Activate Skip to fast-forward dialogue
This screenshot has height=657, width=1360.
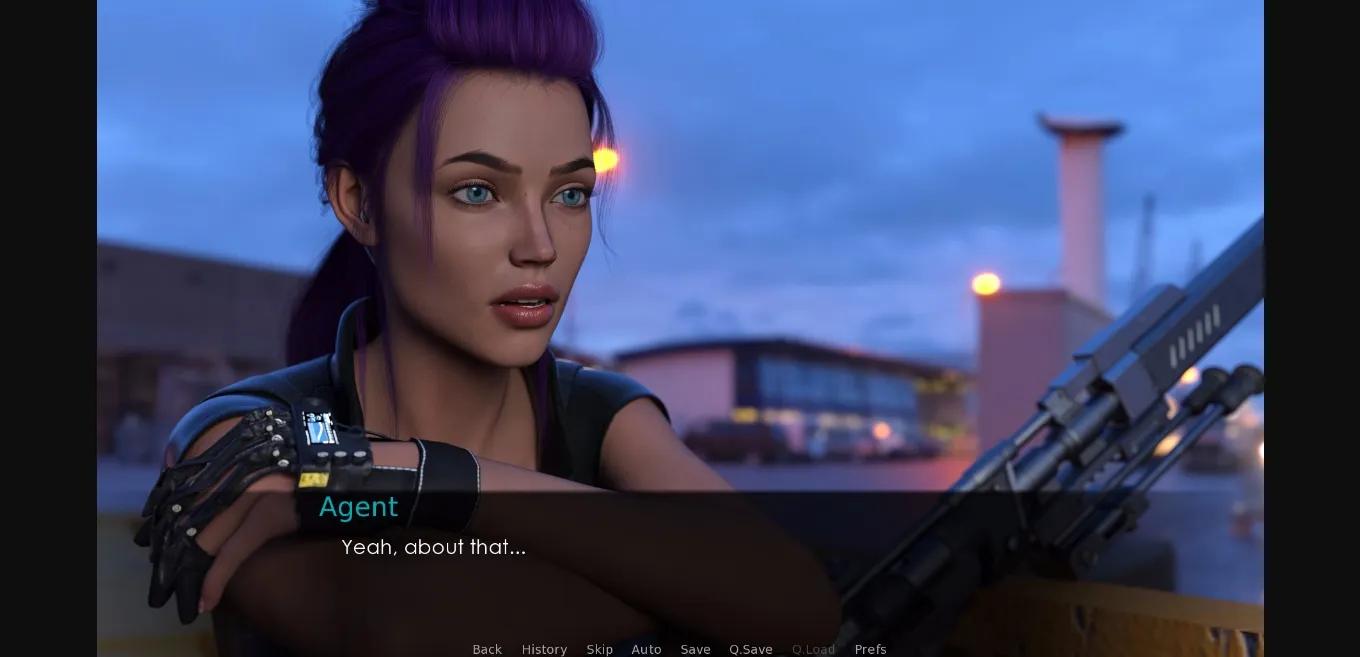pyautogui.click(x=600, y=649)
